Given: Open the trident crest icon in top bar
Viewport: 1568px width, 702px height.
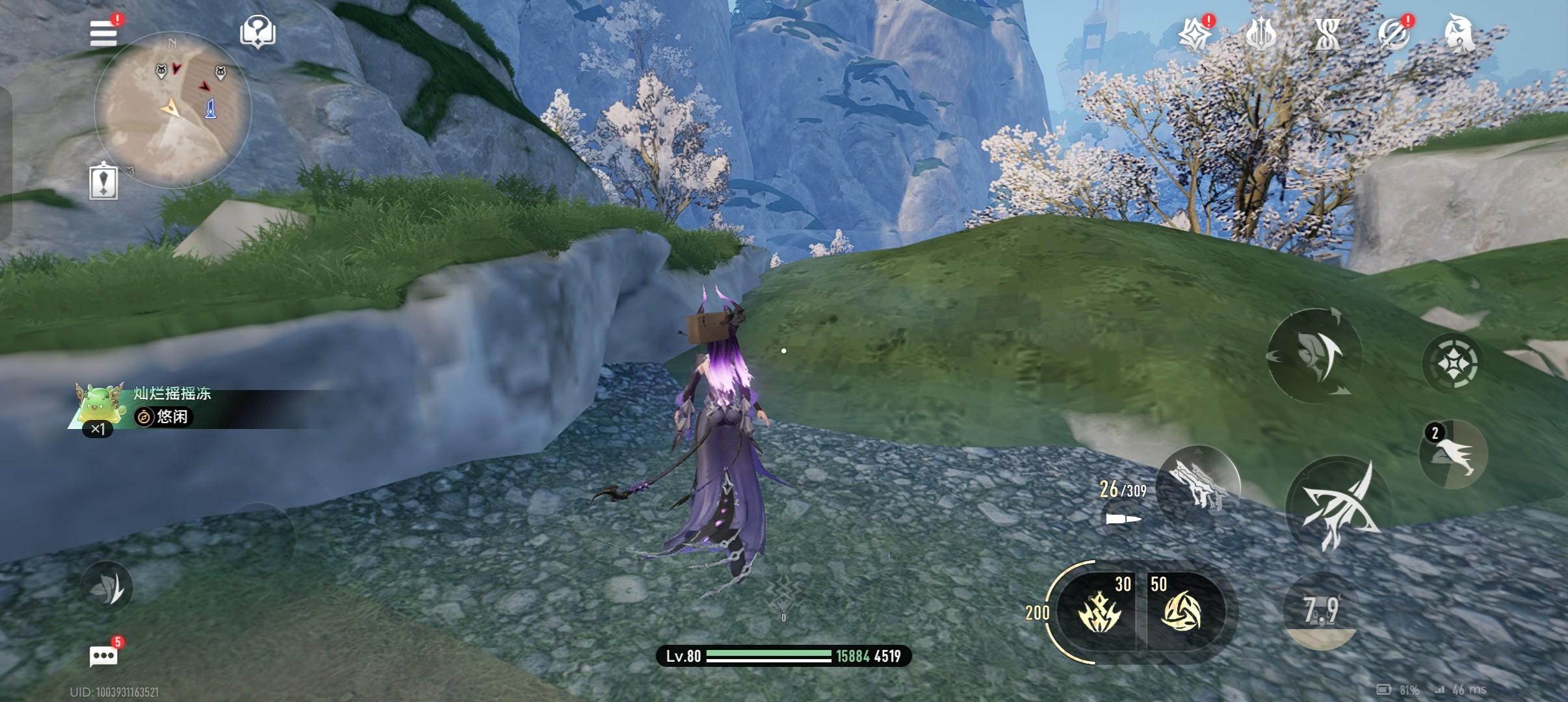Looking at the screenshot, I should (1261, 34).
